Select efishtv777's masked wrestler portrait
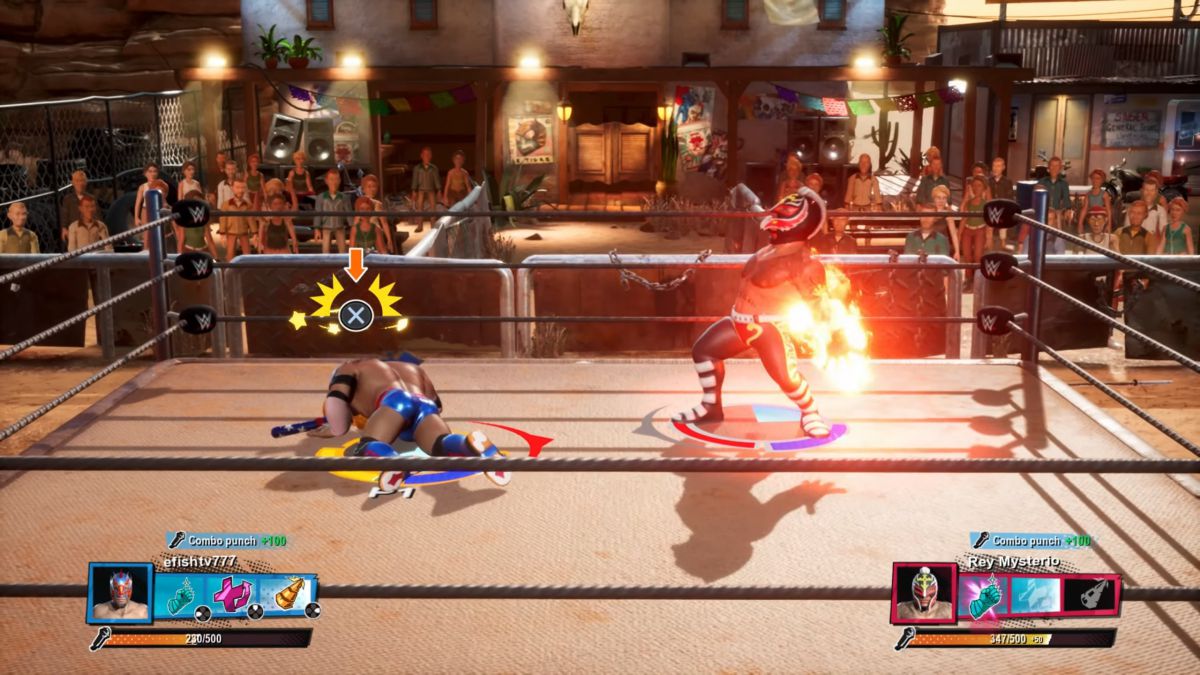The width and height of the screenshot is (1200, 675). click(x=120, y=594)
